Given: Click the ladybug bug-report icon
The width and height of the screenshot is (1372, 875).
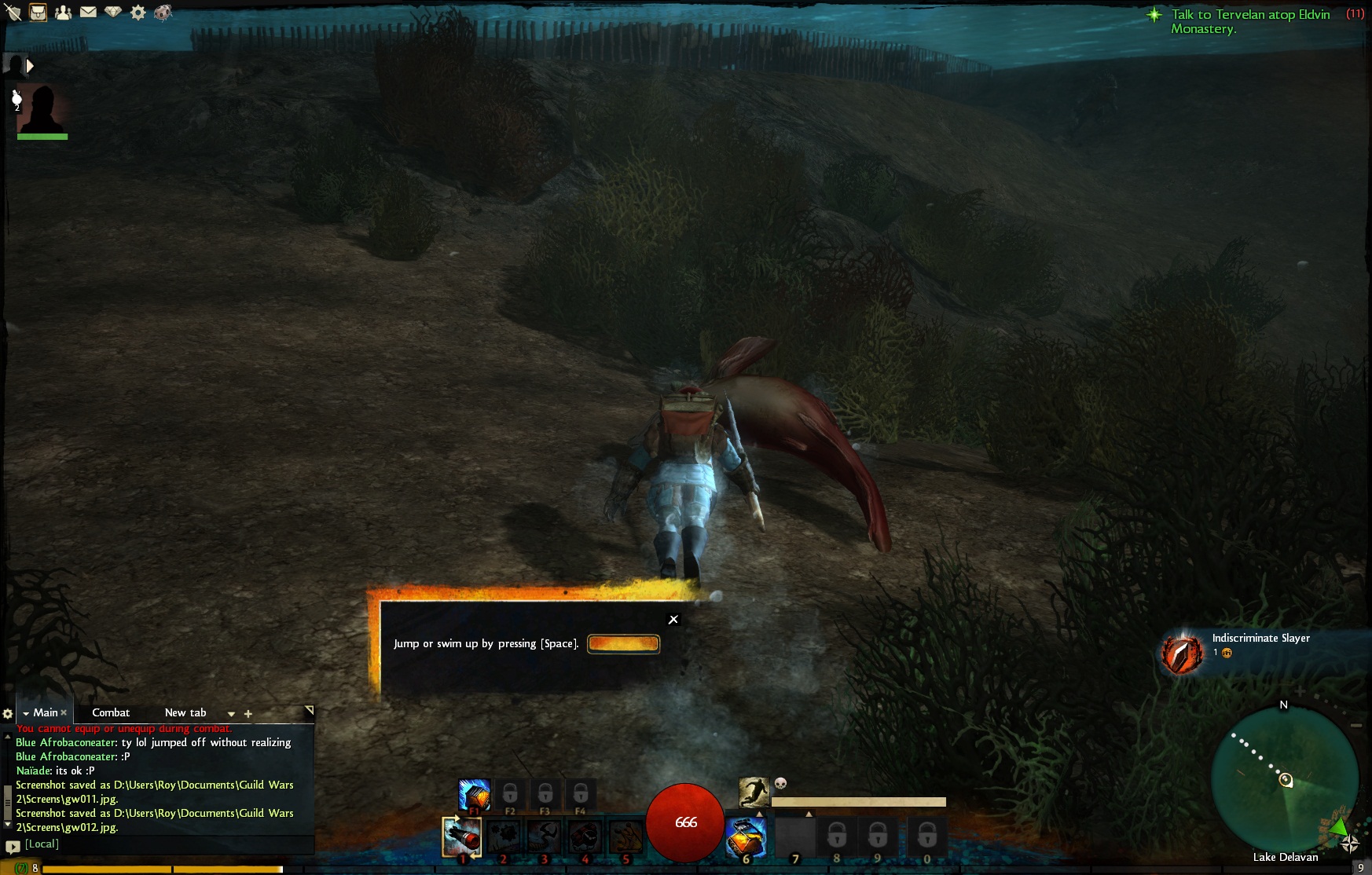Looking at the screenshot, I should (163, 13).
